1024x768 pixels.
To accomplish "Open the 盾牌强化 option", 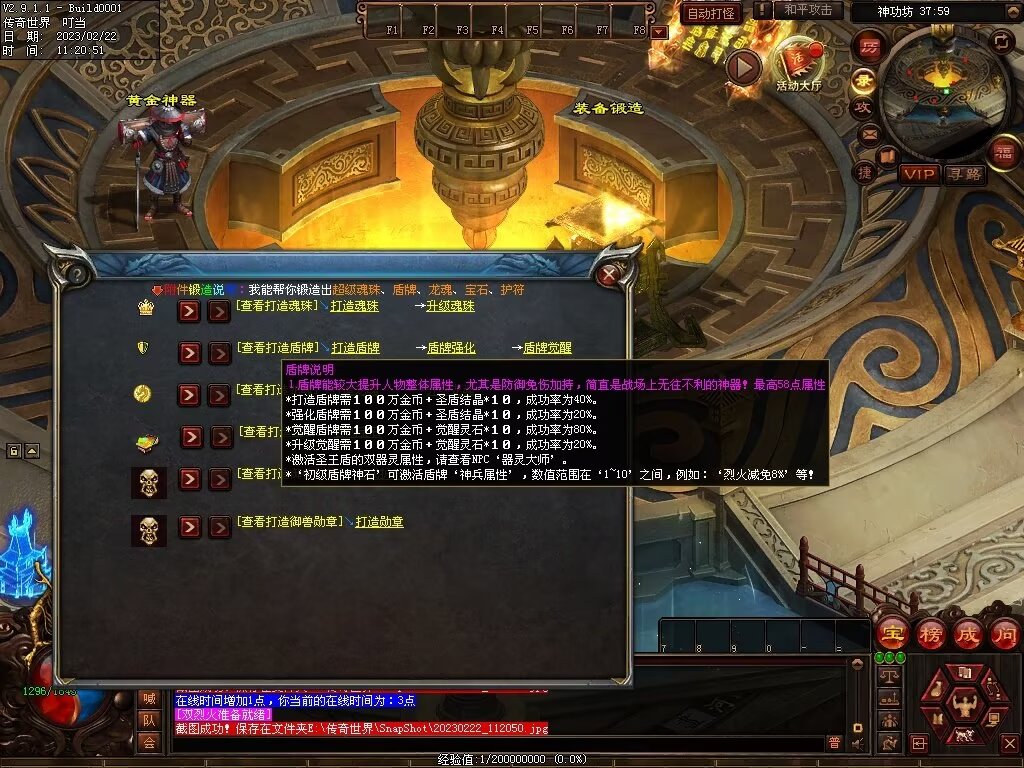I will (x=451, y=348).
